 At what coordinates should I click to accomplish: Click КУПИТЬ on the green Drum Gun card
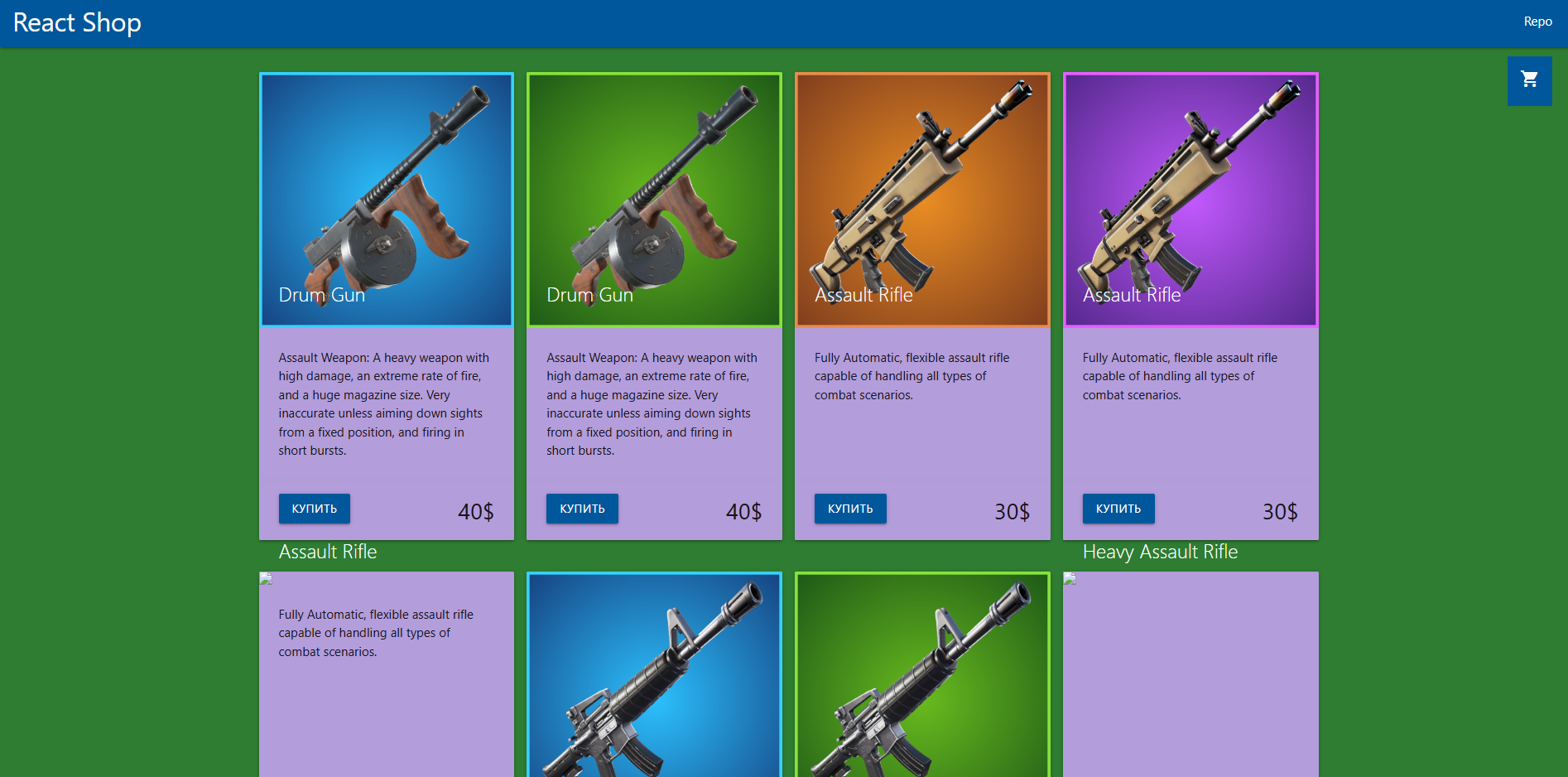[x=581, y=509]
